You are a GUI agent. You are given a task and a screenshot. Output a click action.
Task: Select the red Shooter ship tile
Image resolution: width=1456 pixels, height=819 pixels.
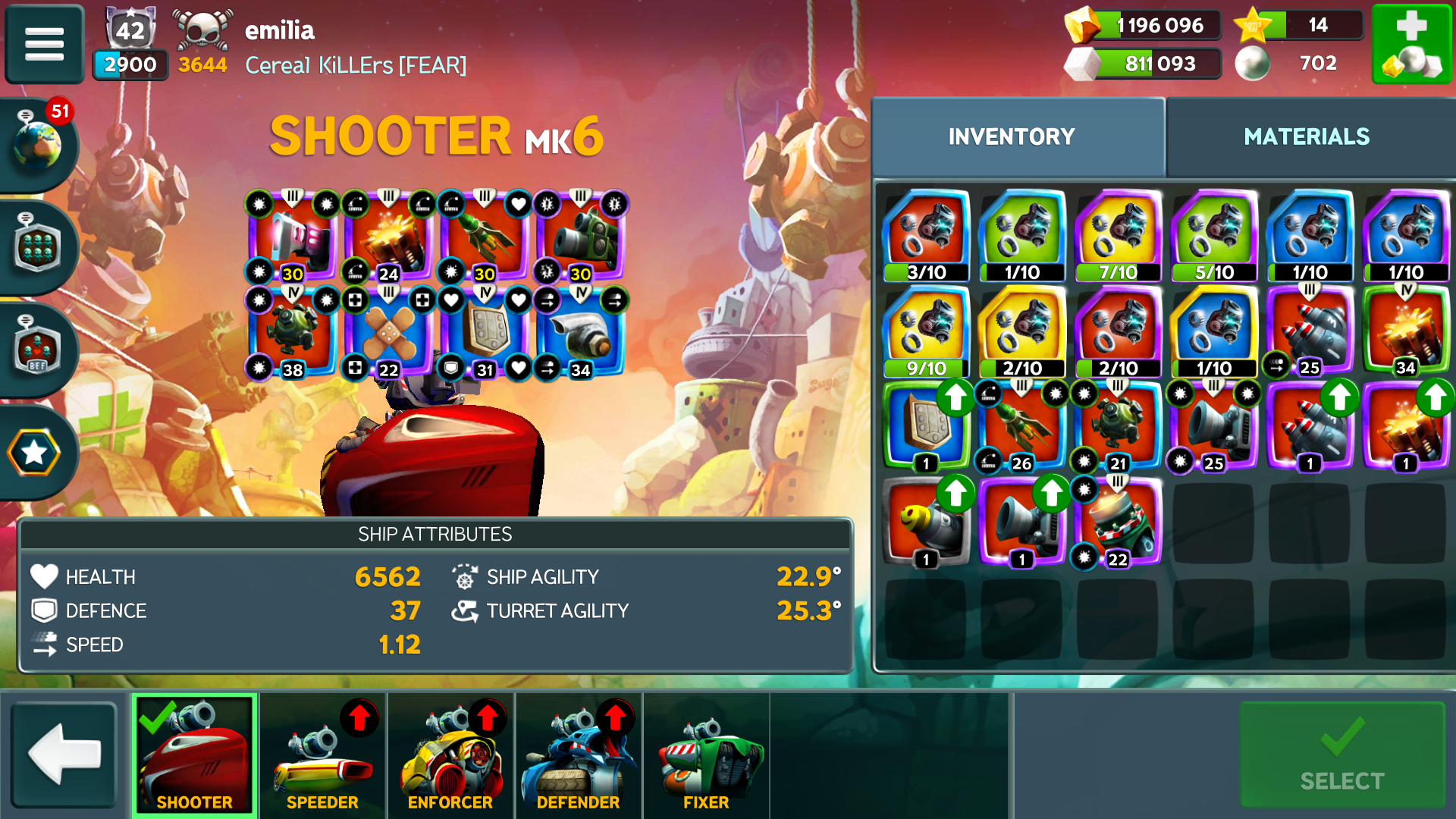pyautogui.click(x=195, y=755)
